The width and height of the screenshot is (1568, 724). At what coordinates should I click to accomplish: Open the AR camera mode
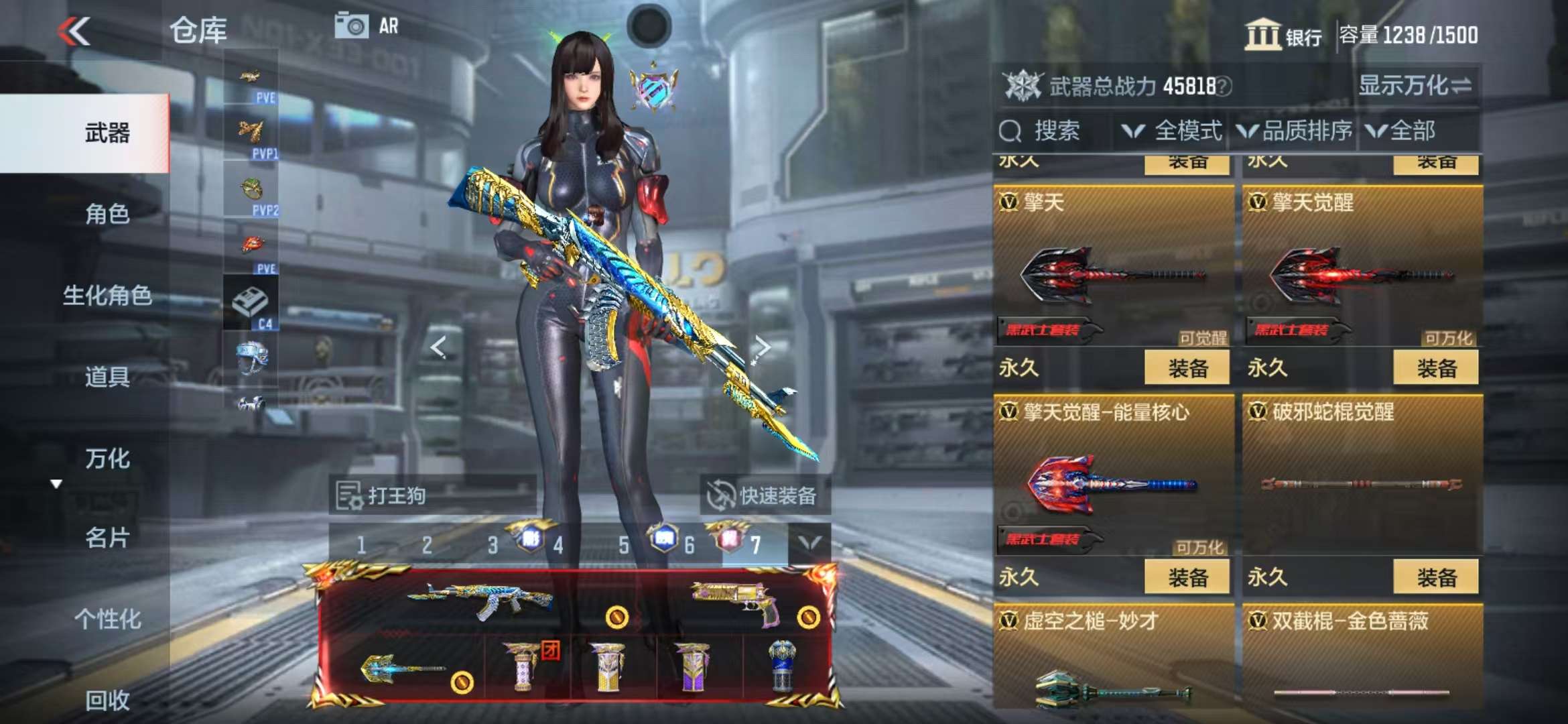[x=367, y=27]
